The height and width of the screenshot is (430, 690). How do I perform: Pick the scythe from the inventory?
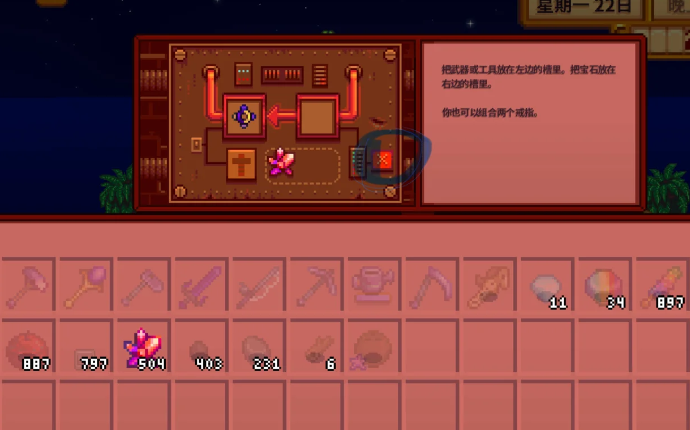pyautogui.click(x=432, y=288)
